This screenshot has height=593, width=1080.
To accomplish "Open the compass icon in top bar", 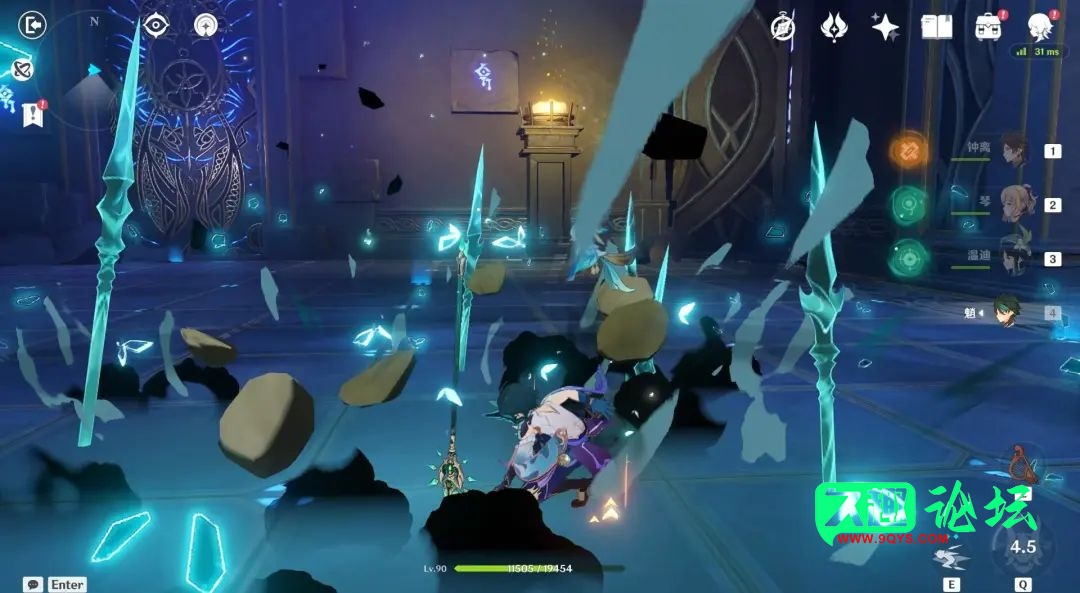I will pos(783,28).
